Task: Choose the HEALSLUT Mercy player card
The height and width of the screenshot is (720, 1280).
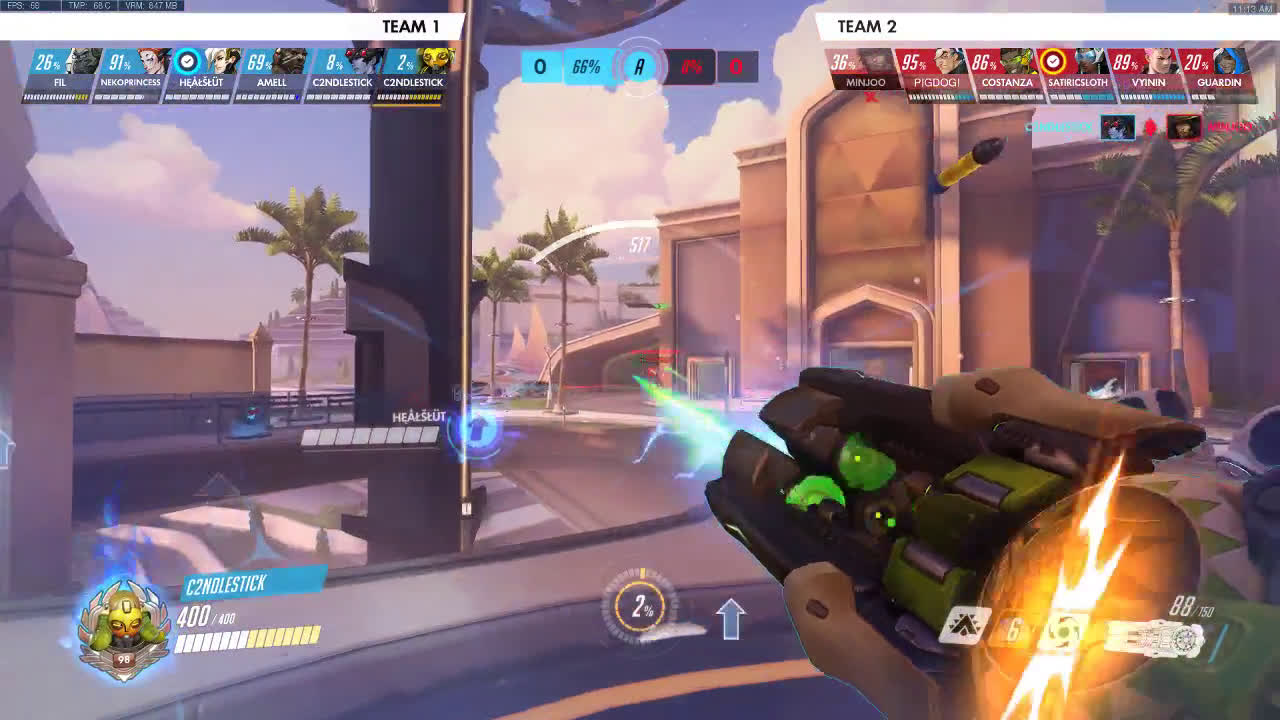Action: 201,72
